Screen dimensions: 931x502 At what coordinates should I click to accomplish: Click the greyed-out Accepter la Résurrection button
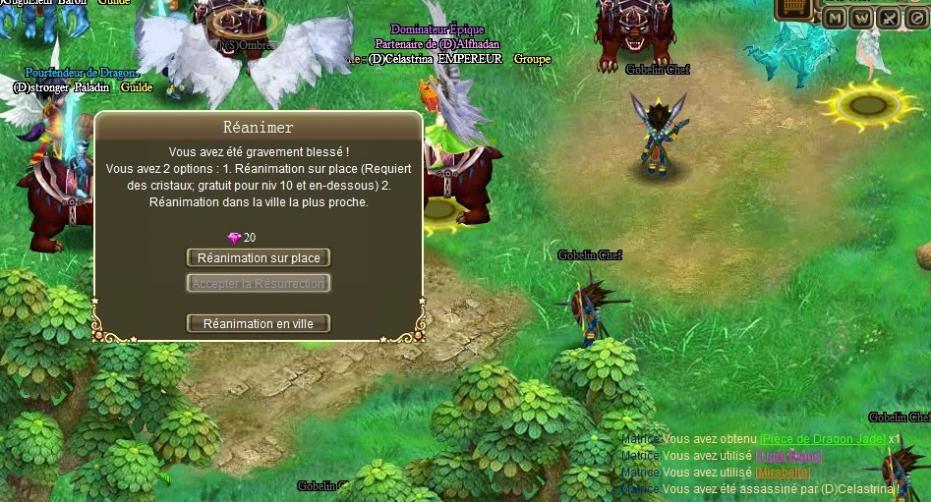[x=258, y=284]
